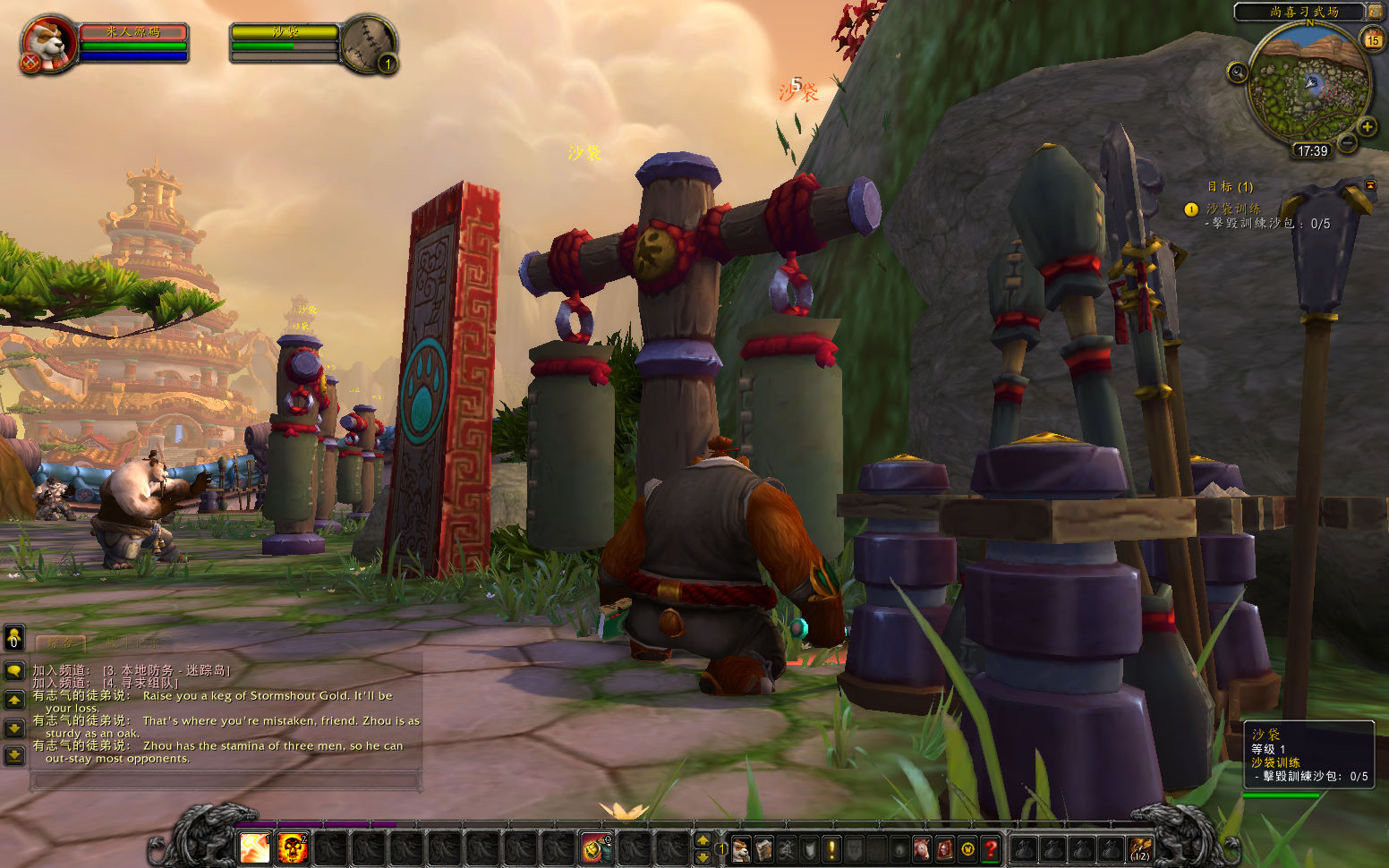Open the chat speech bubble menu
The height and width of the screenshot is (868, 1389).
click(14, 670)
